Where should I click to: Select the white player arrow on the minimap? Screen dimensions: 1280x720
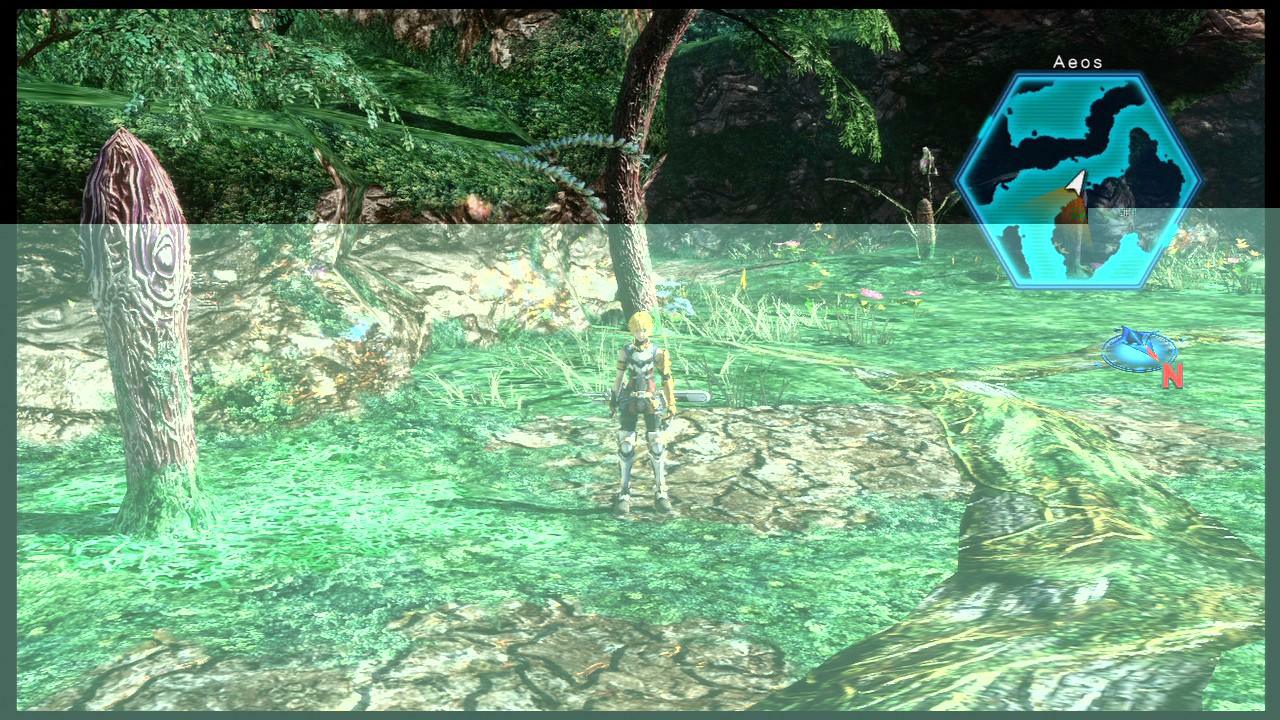point(1077,180)
